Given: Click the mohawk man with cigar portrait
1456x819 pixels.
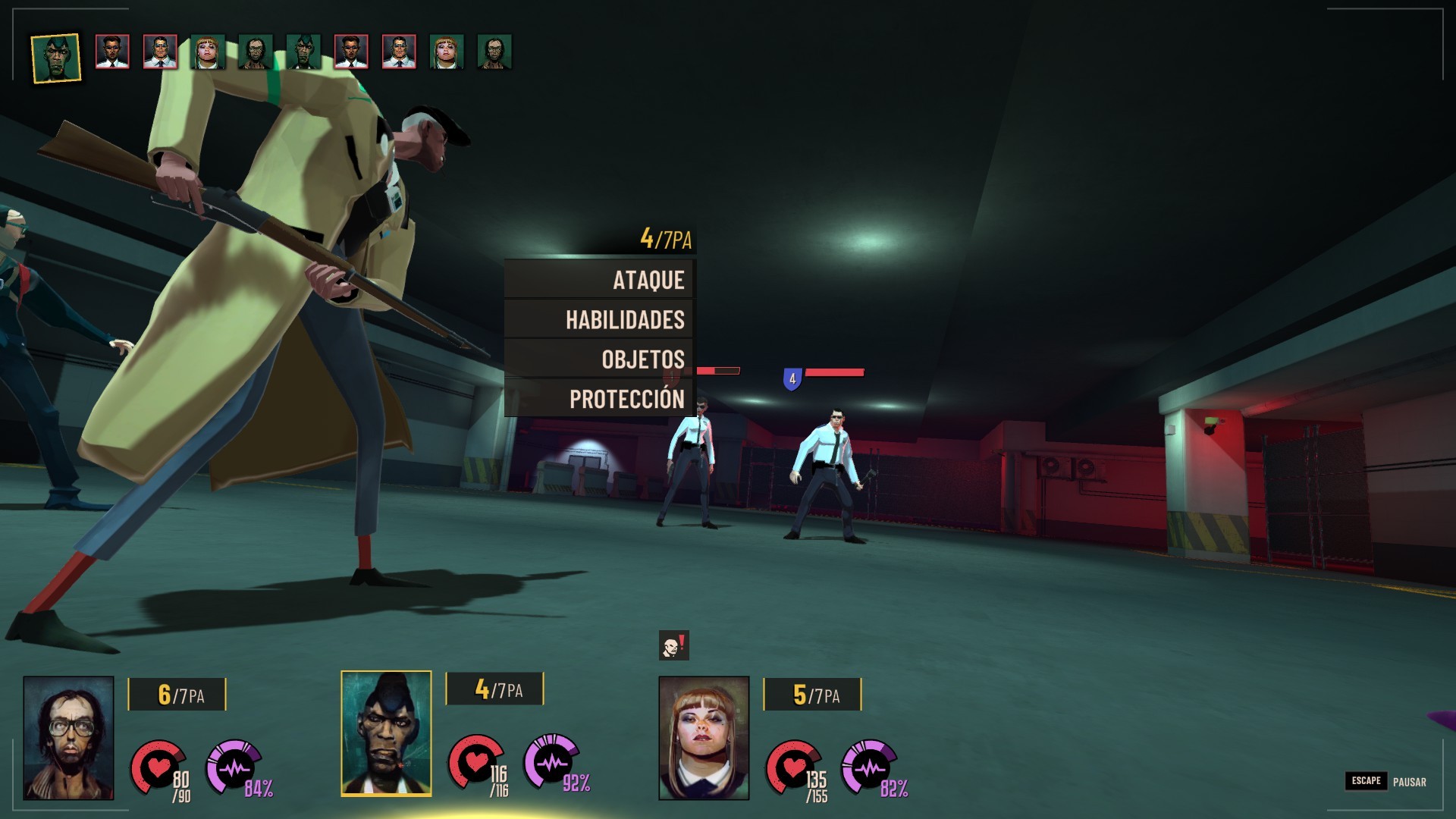Looking at the screenshot, I should pyautogui.click(x=386, y=733).
